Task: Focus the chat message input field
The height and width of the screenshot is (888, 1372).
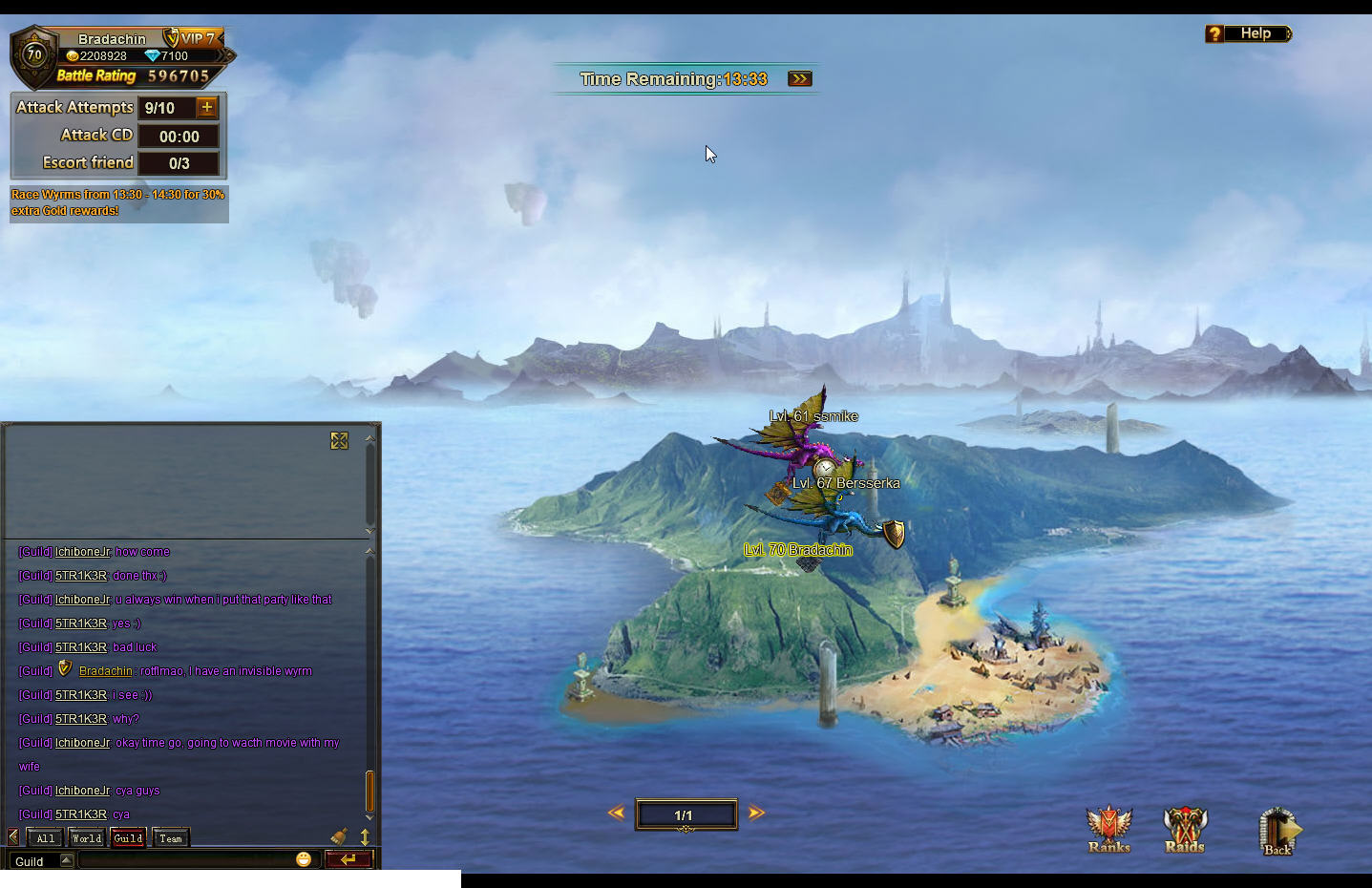Action: [186, 860]
